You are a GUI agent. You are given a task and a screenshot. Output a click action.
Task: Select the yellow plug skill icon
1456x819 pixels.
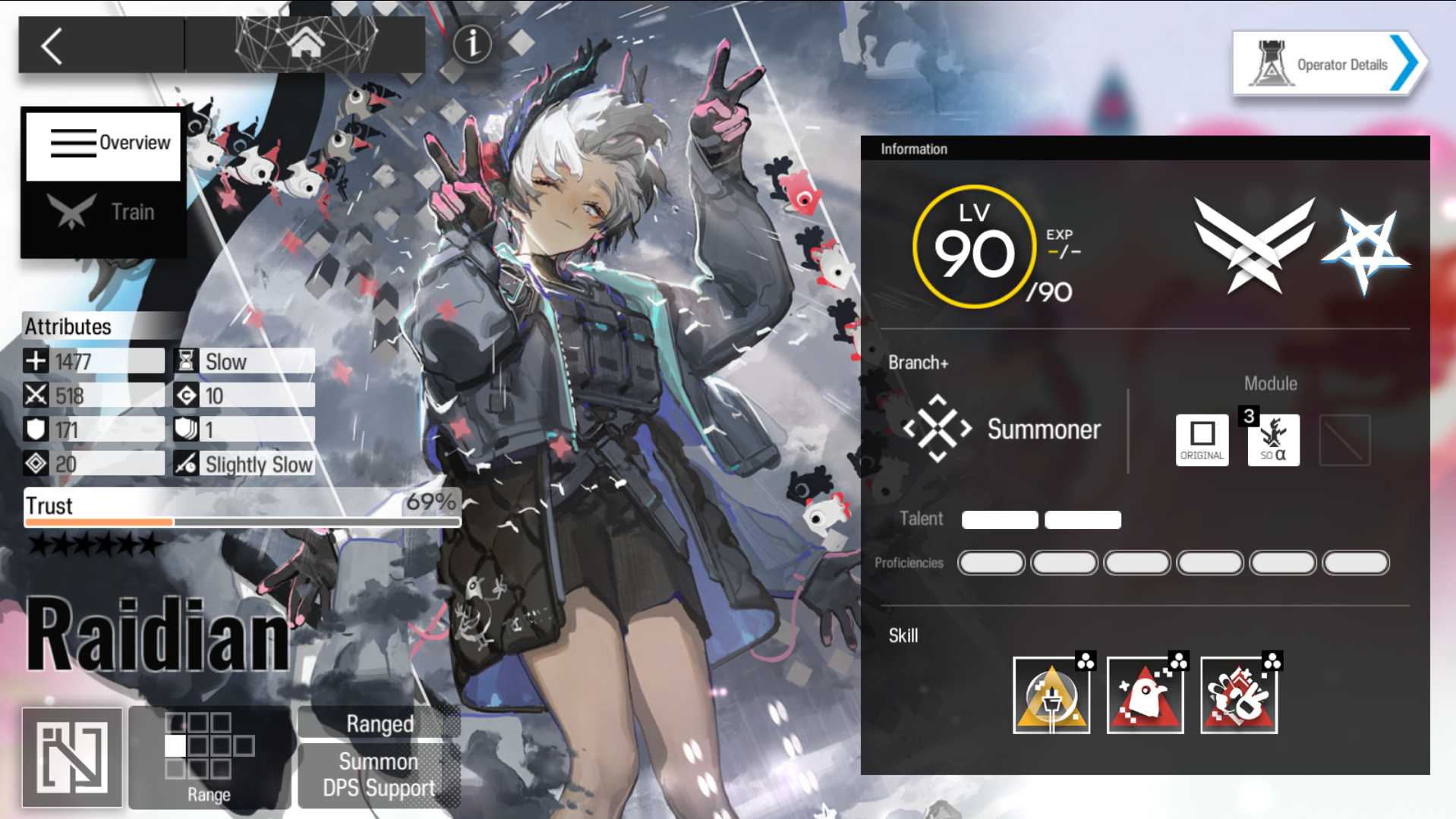pyautogui.click(x=1051, y=695)
